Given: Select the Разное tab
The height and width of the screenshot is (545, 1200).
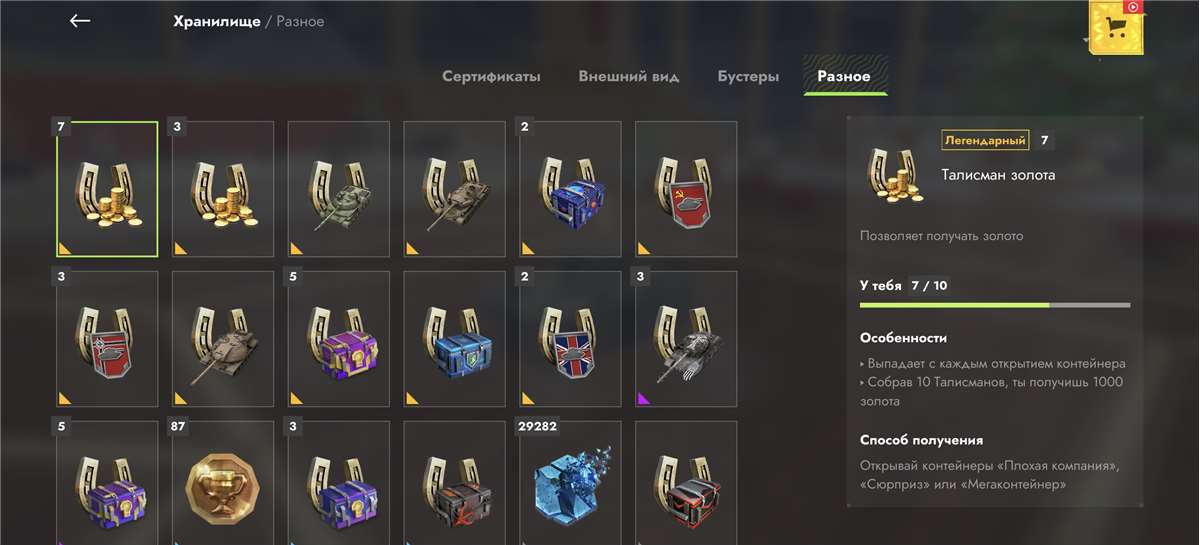Looking at the screenshot, I should click(844, 76).
